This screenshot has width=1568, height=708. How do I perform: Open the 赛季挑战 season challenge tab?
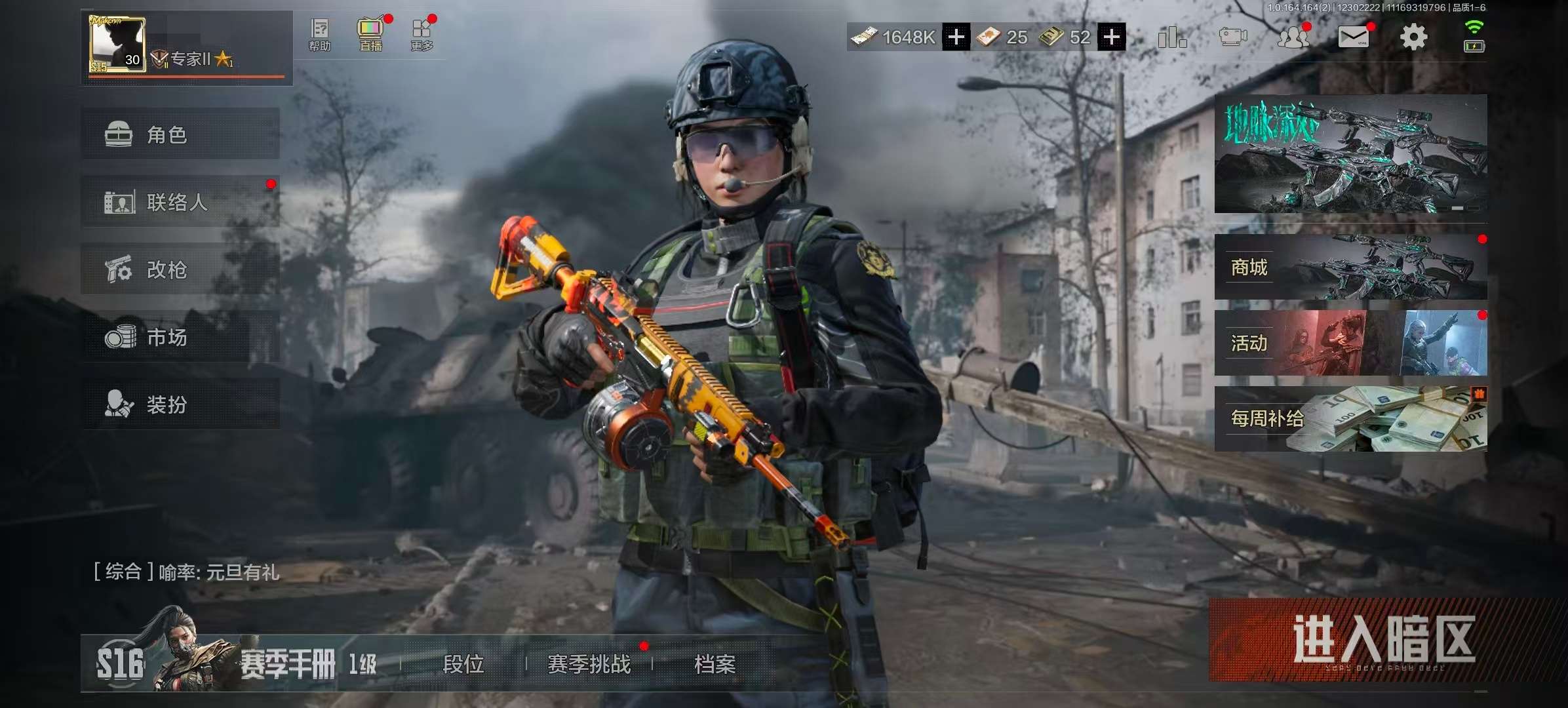589,664
